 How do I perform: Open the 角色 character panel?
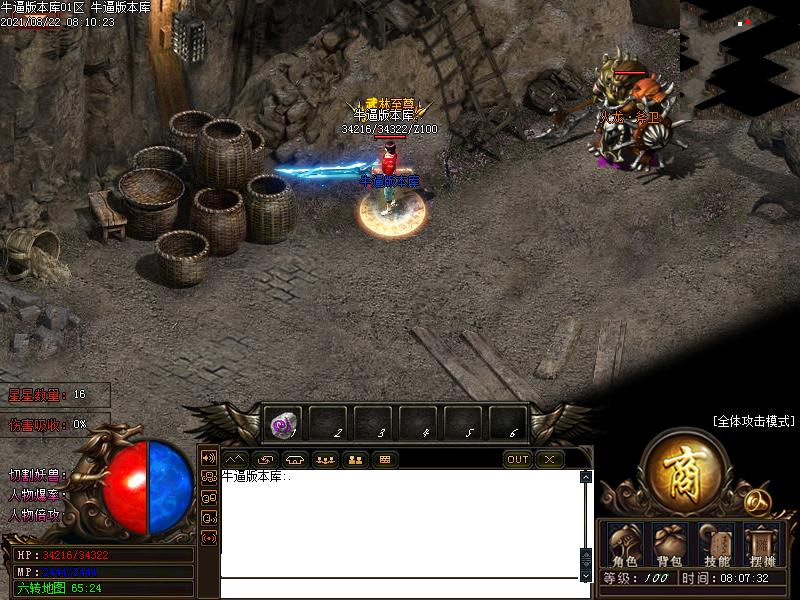[625, 545]
